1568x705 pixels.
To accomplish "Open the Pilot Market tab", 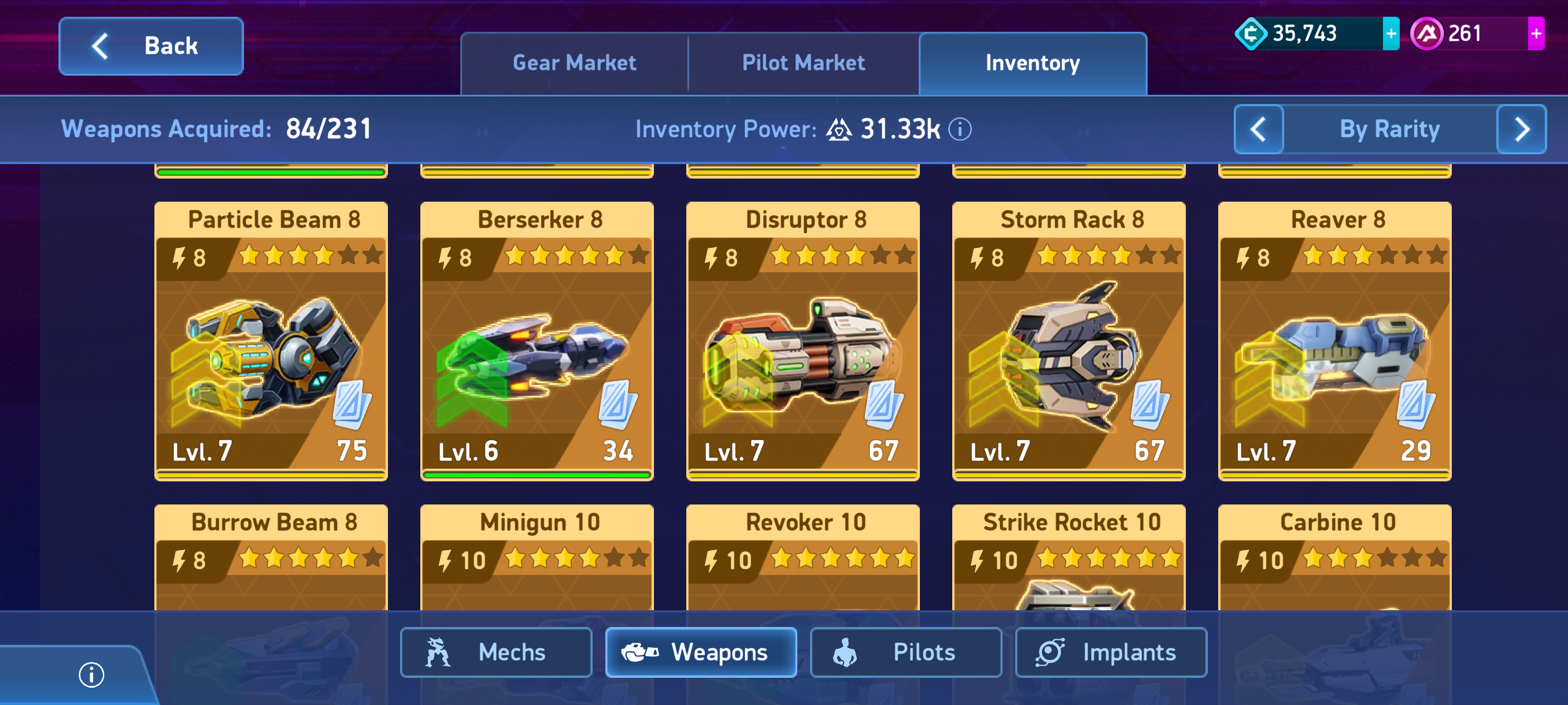I will [x=803, y=63].
